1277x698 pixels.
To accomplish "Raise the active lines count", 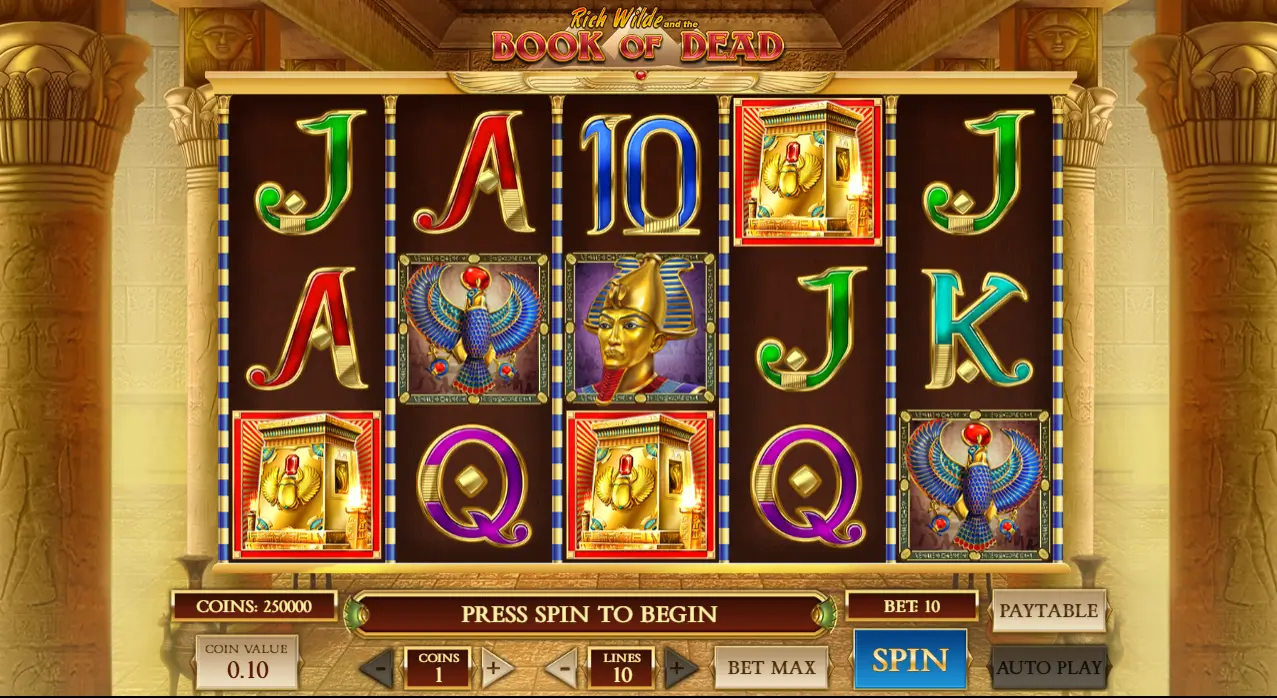I will tap(679, 668).
